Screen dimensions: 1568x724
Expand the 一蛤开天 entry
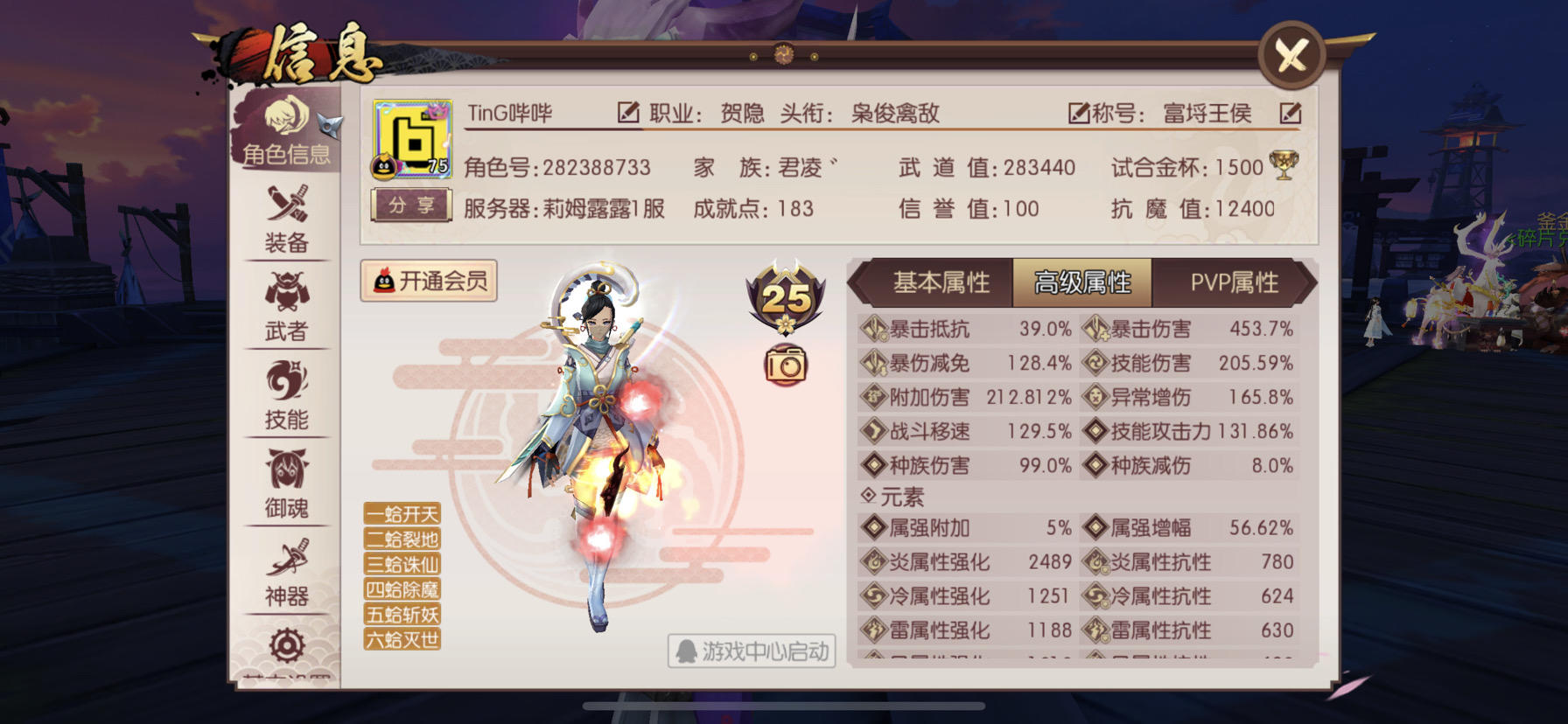point(403,515)
